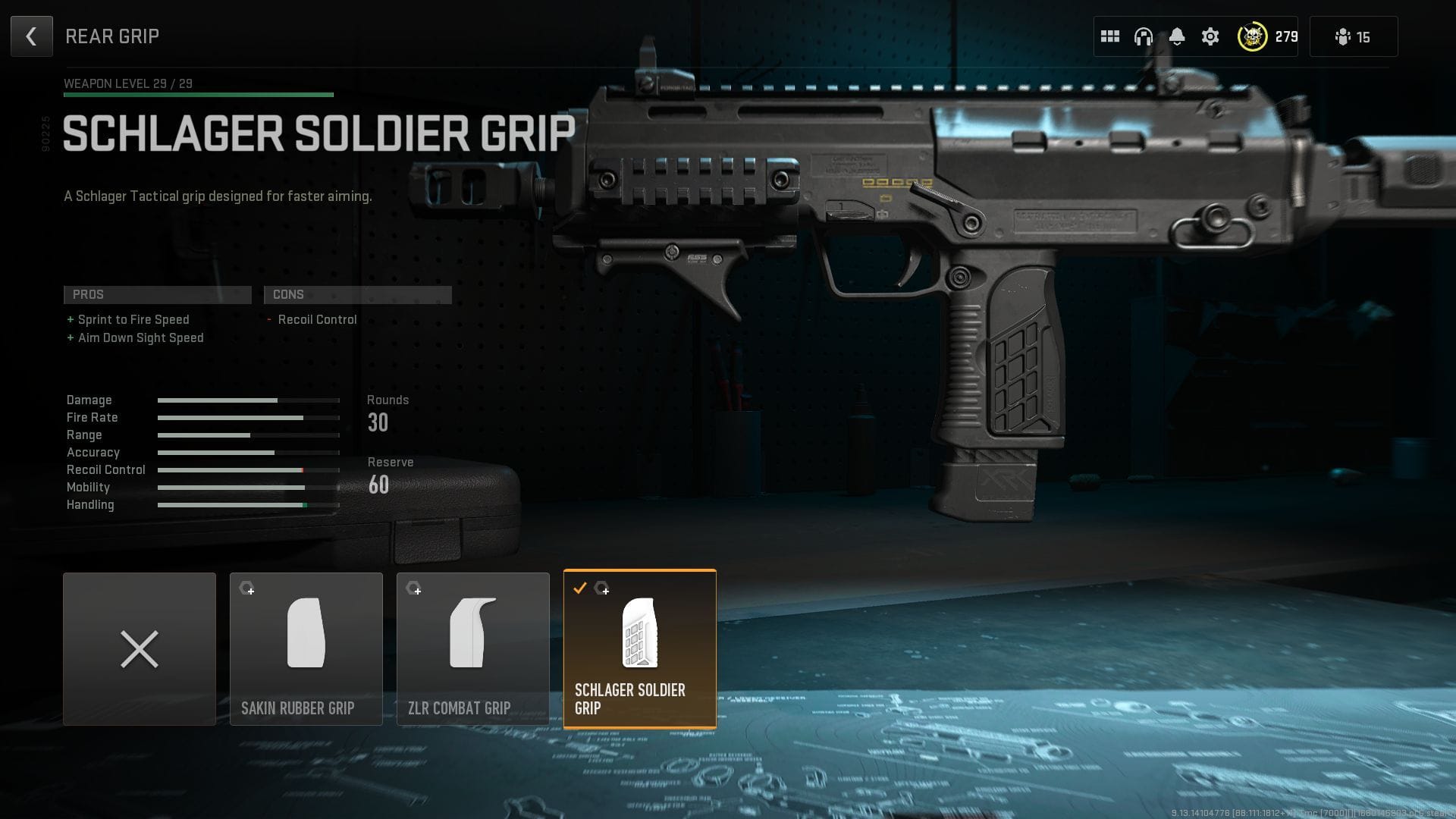Click the player emblem next to COD Points

[1253, 36]
